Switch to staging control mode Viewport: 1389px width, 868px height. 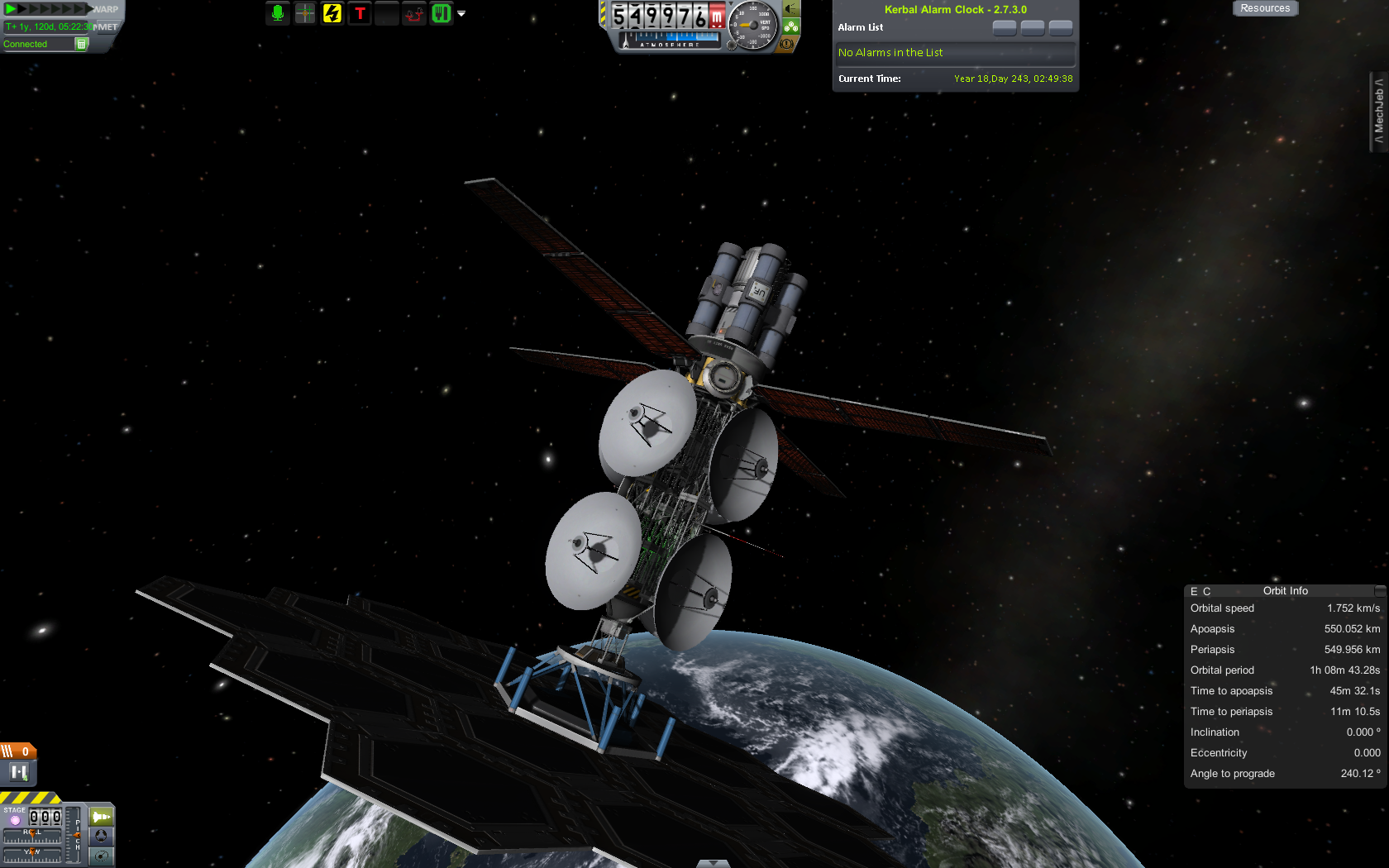tap(101, 817)
